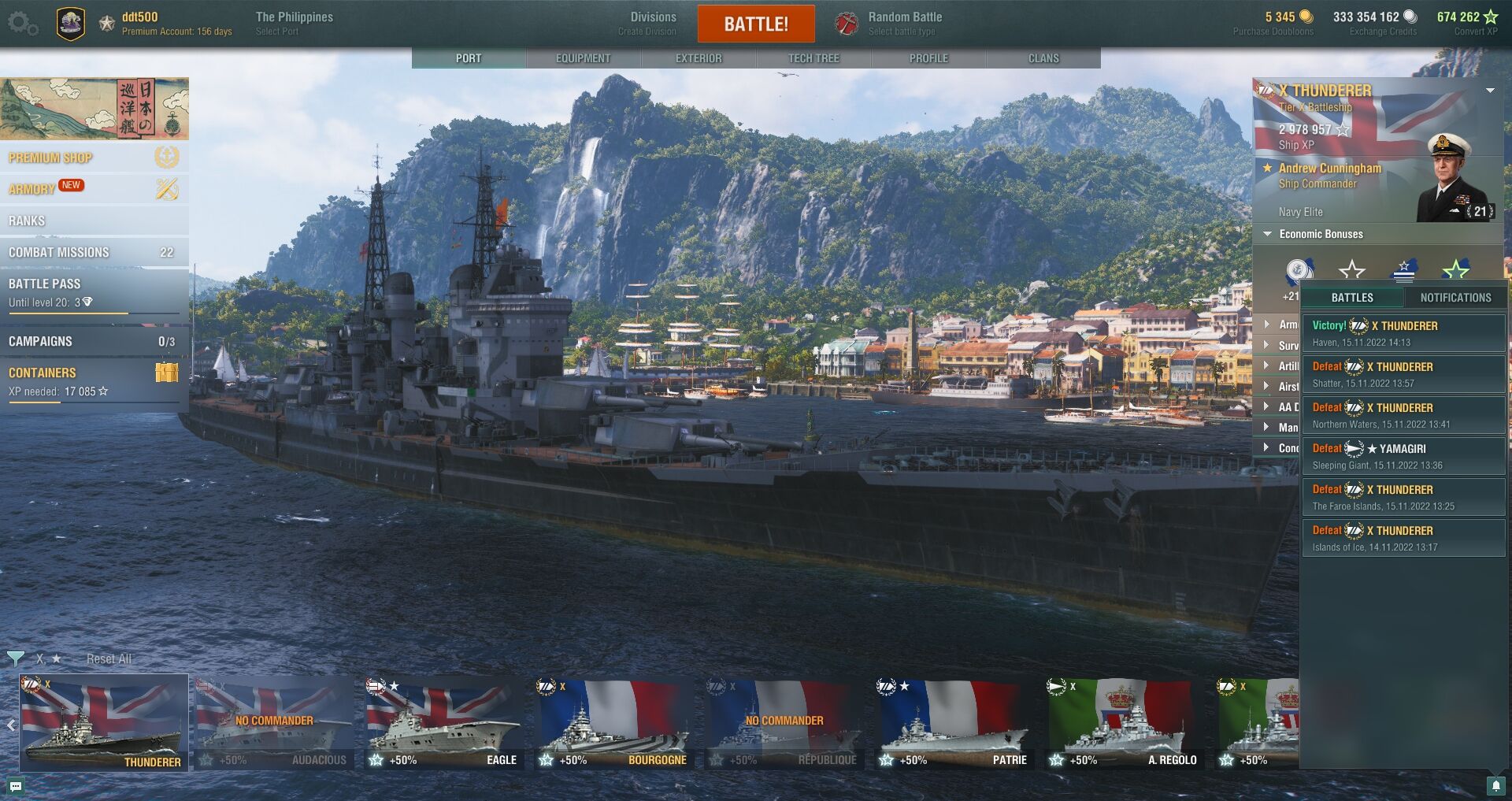This screenshot has width=1512, height=801.
Task: Reset all ship carousel filters
Action: (x=109, y=658)
